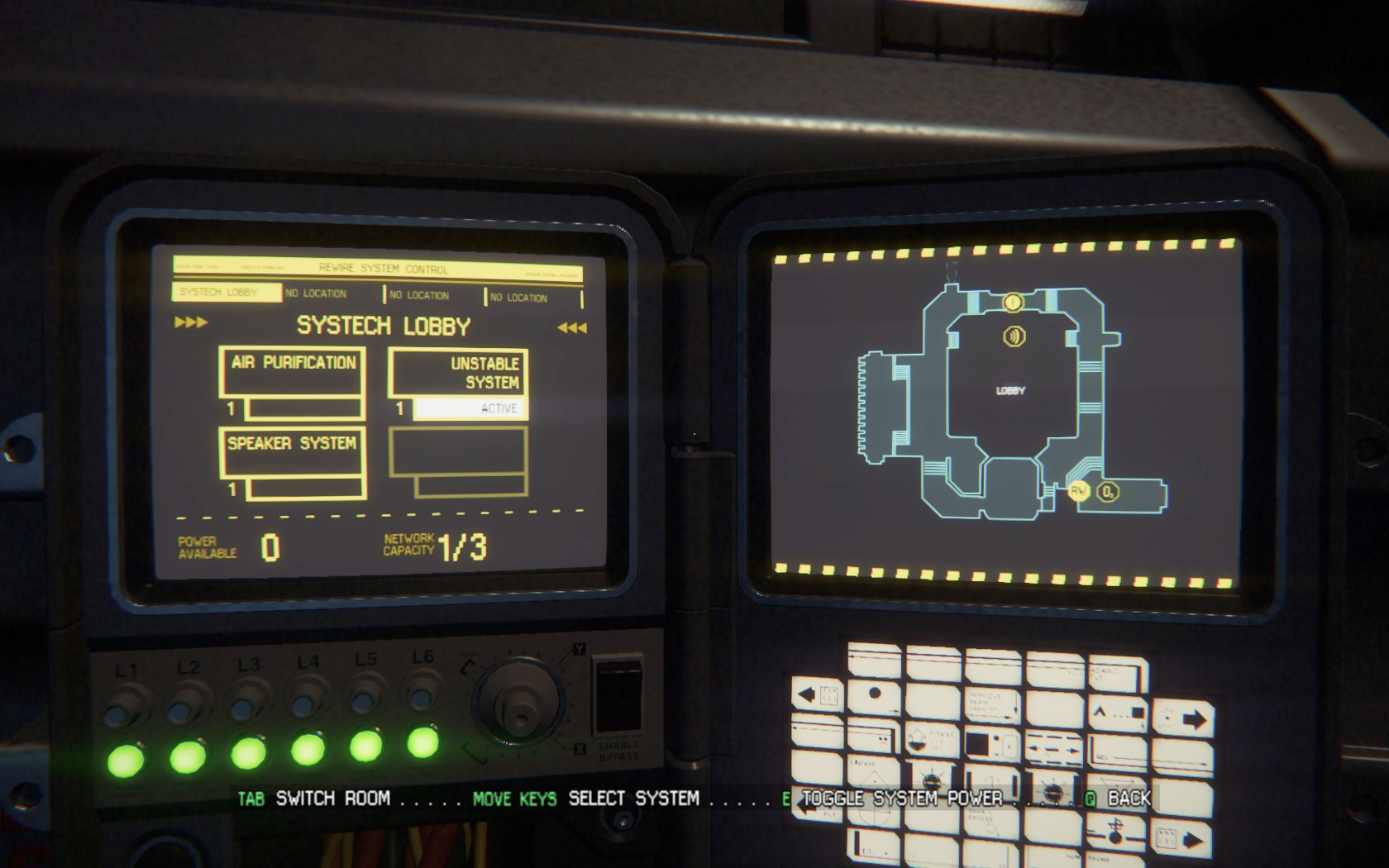Screen dimensions: 1389x868
Task: Select the speaker icon on the lobby map
Action: tap(1014, 336)
